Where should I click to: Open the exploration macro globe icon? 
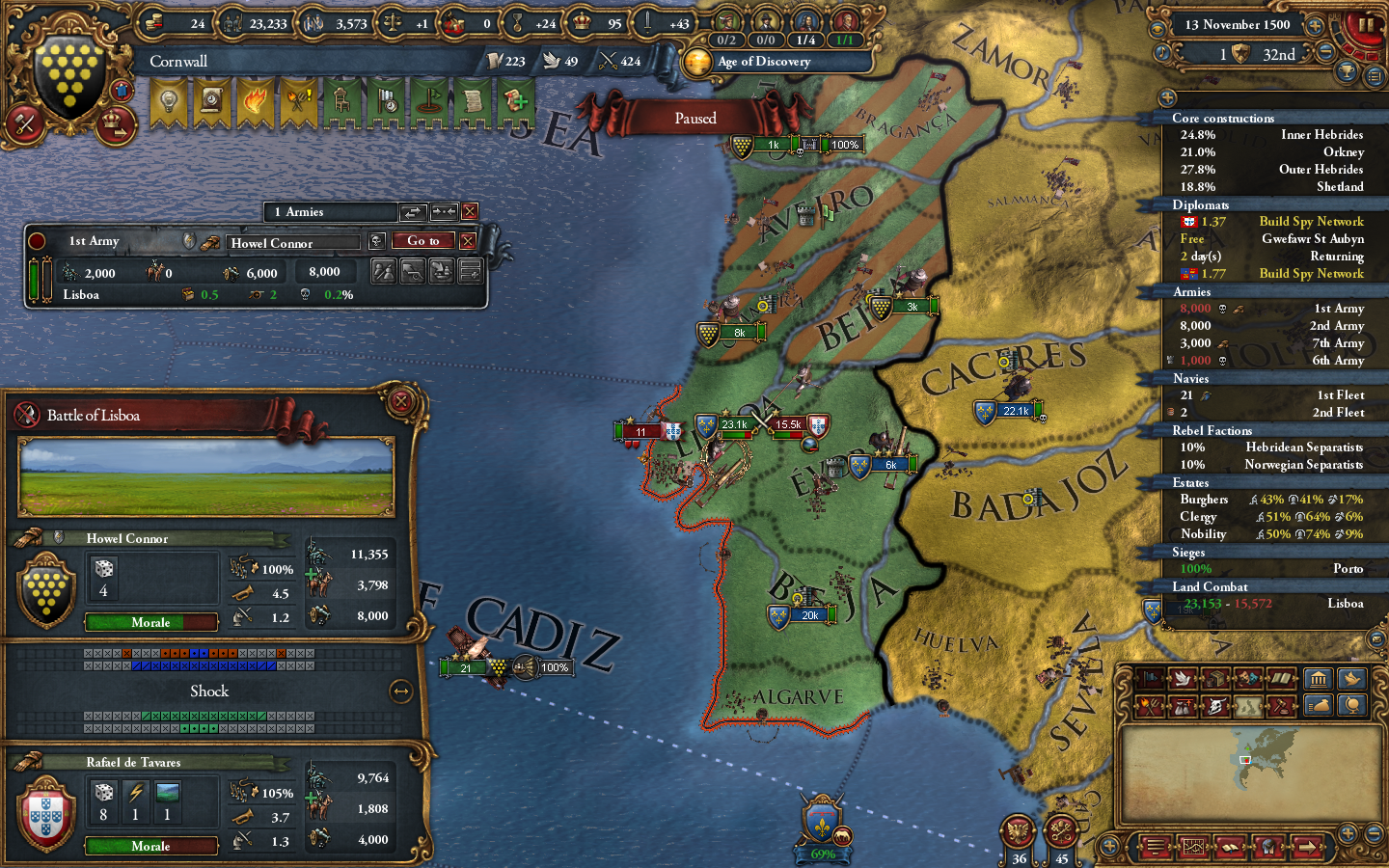coord(1353,707)
